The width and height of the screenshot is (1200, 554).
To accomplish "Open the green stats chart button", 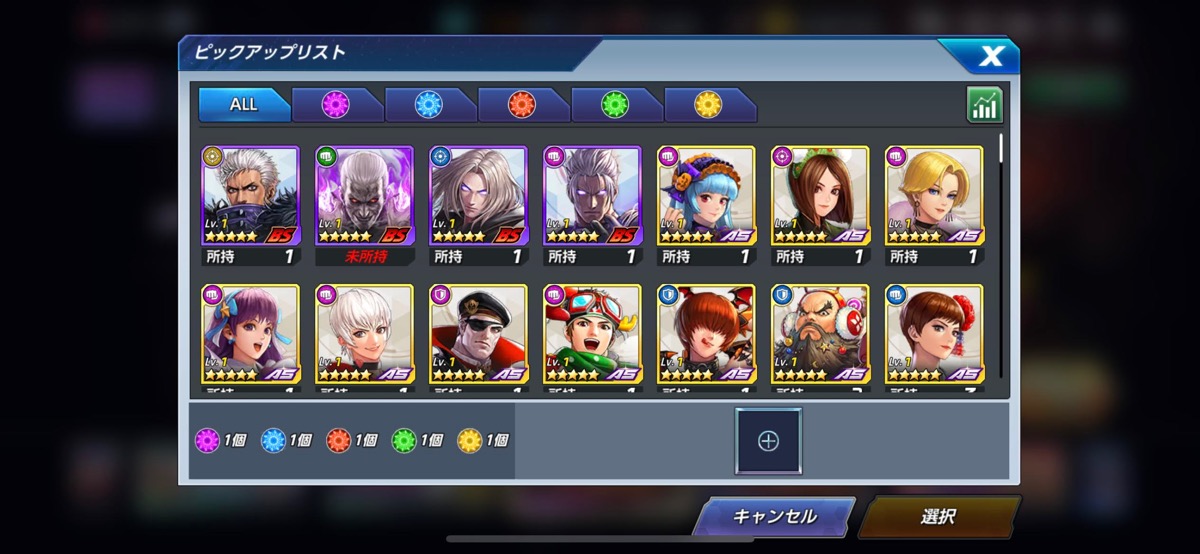I will [984, 105].
